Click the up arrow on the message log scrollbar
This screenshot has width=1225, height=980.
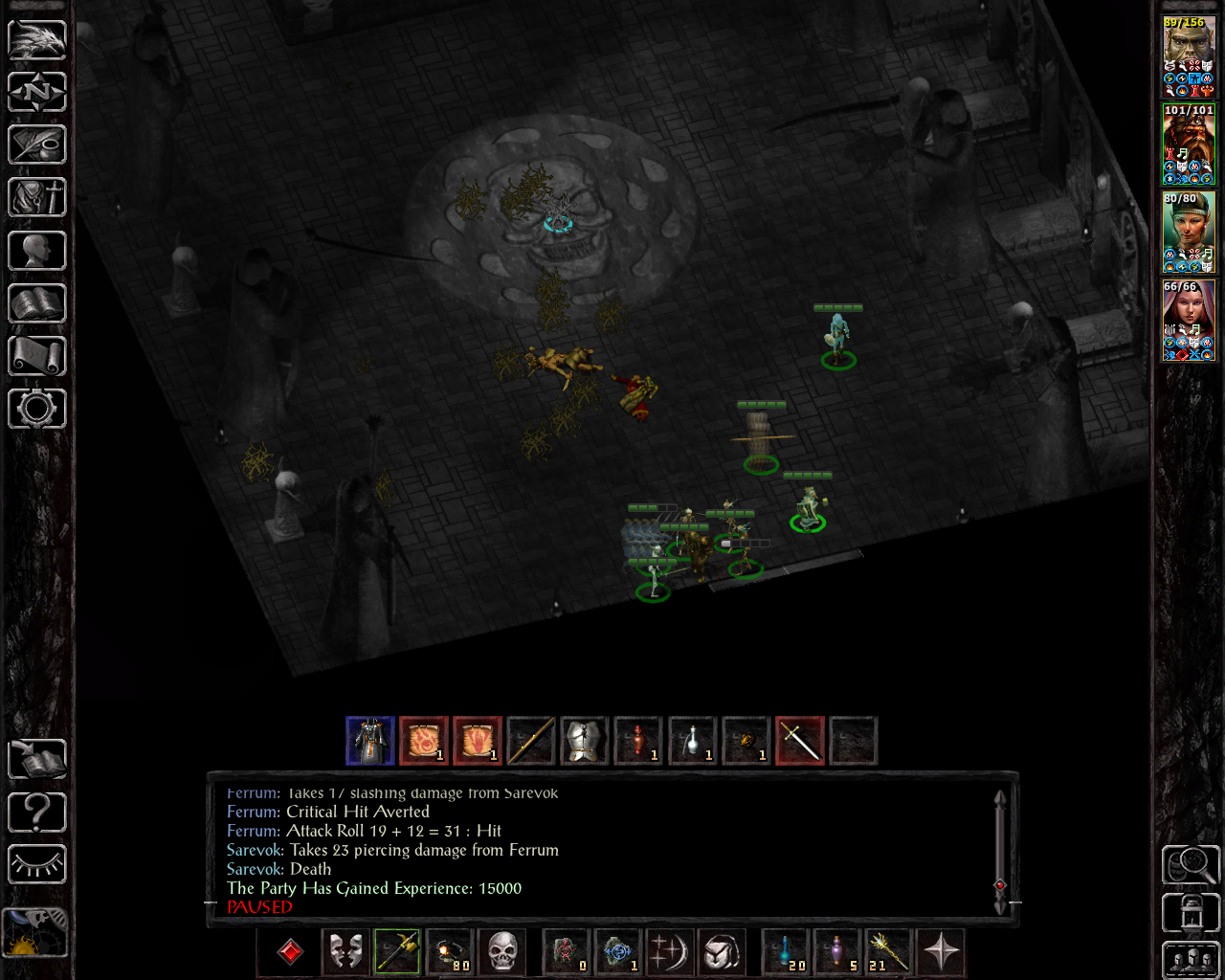pos(1000,796)
